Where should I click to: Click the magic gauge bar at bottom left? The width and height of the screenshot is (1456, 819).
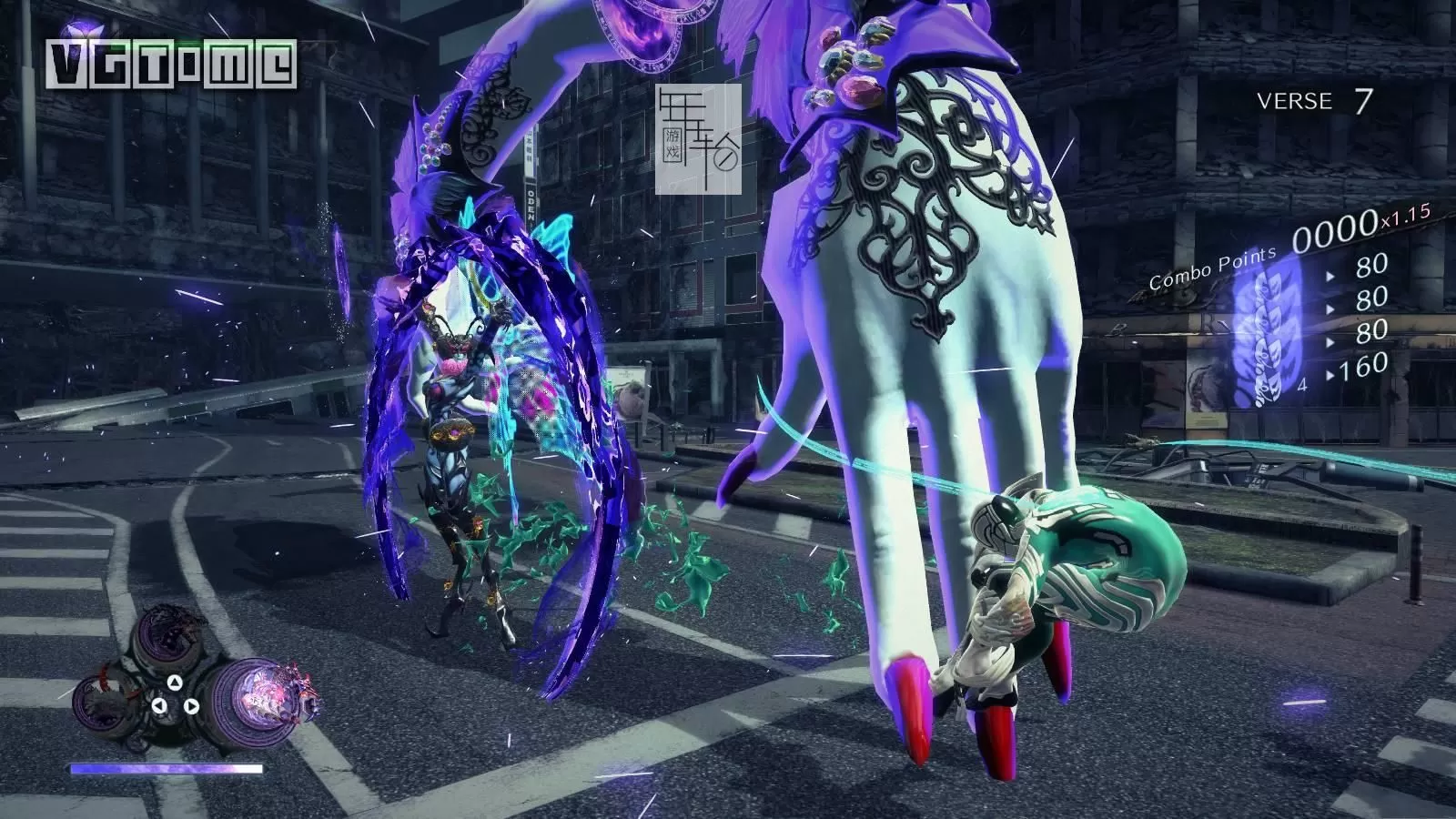[167, 768]
